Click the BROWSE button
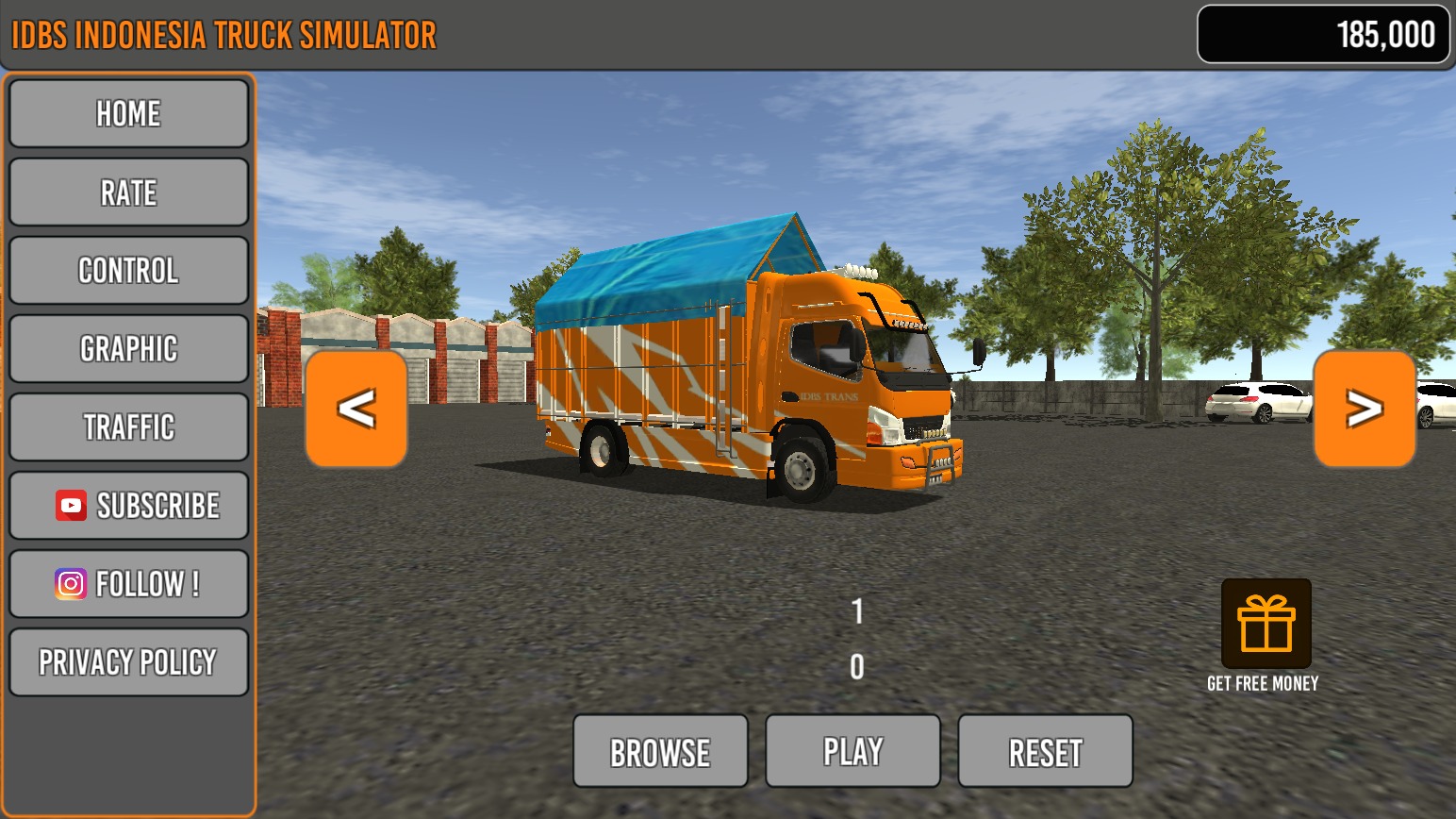 point(660,752)
